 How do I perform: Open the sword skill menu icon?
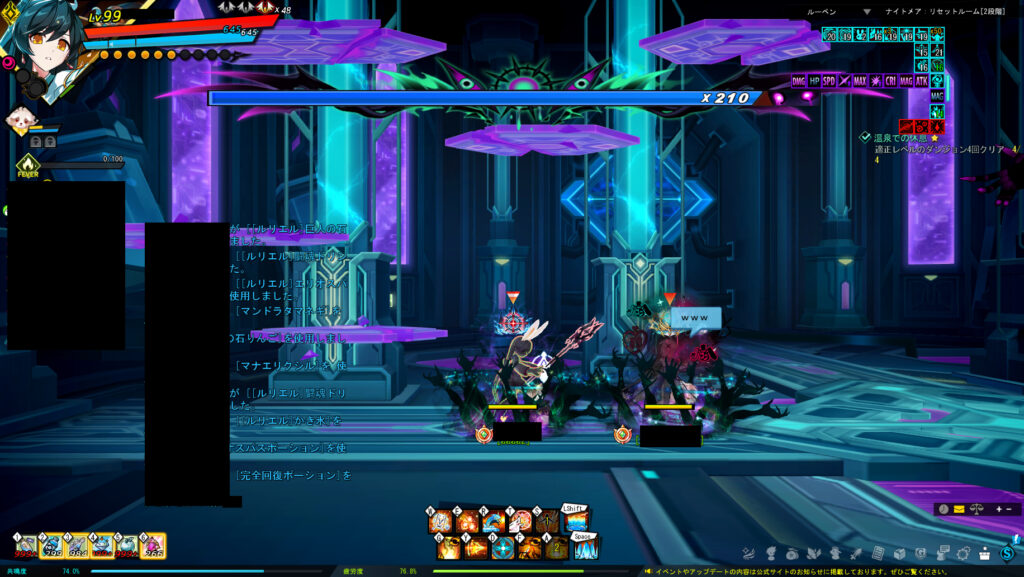point(855,553)
